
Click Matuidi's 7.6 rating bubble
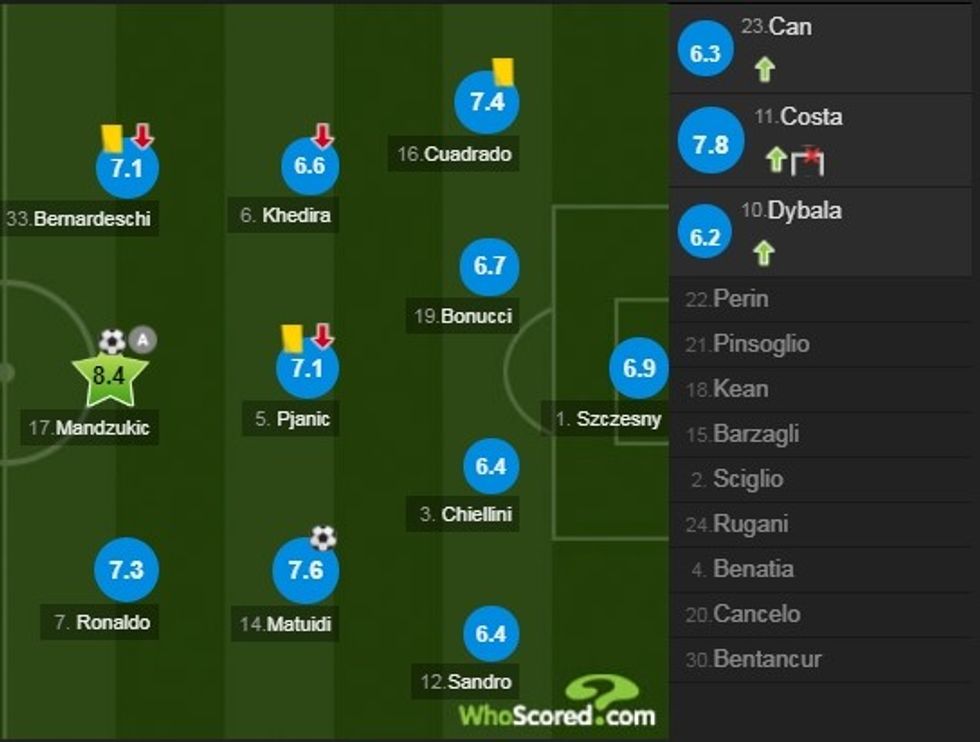coord(305,570)
